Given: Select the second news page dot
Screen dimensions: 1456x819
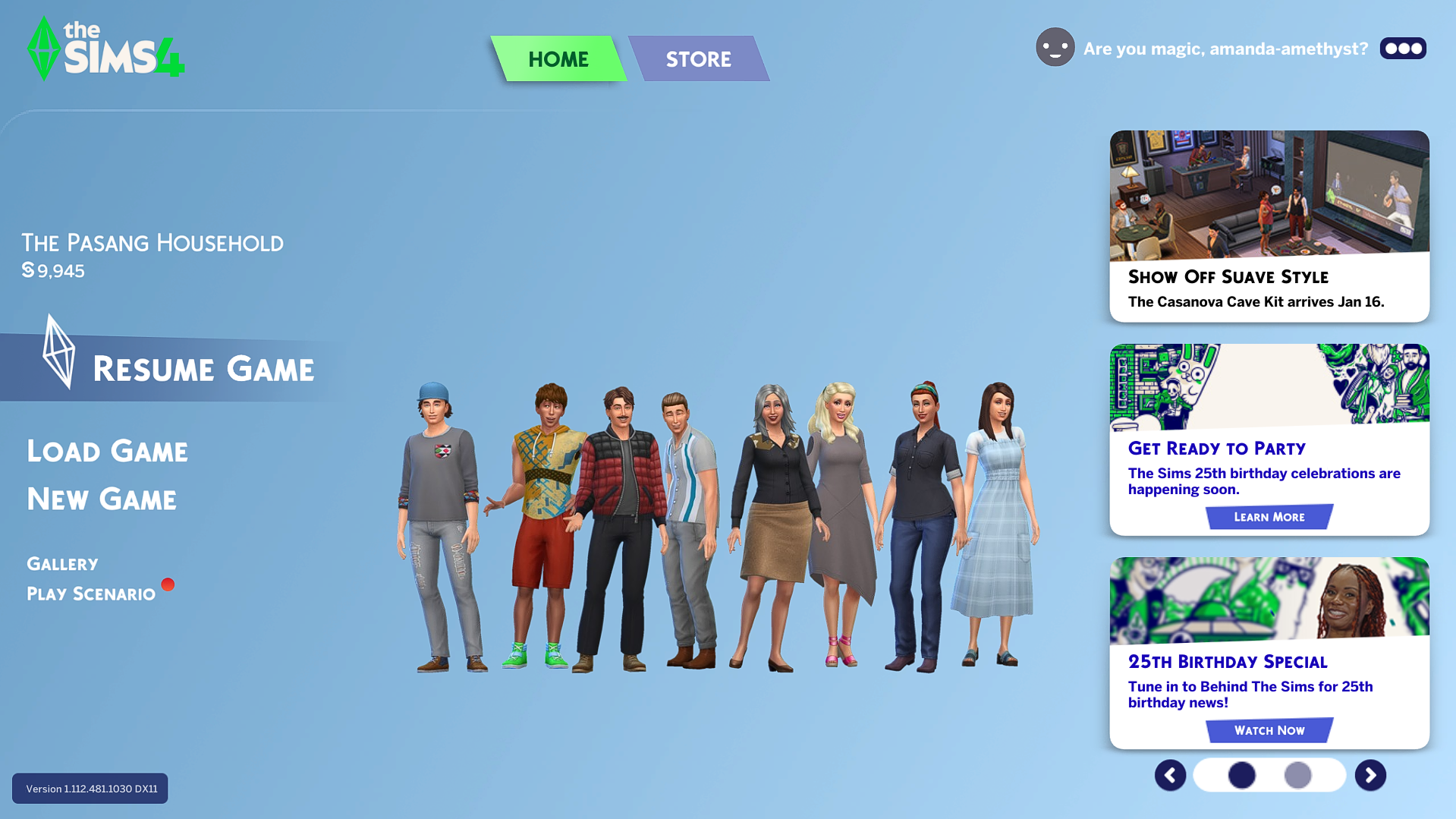Looking at the screenshot, I should (1297, 775).
